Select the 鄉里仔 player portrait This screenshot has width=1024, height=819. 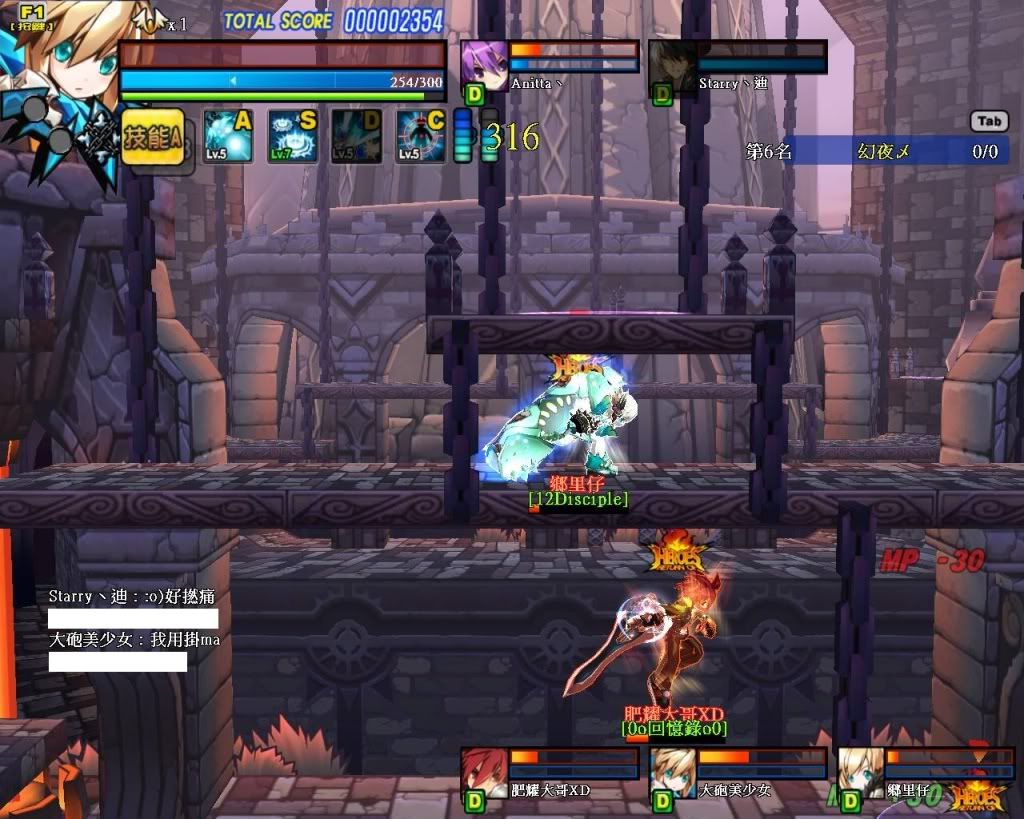(x=860, y=771)
